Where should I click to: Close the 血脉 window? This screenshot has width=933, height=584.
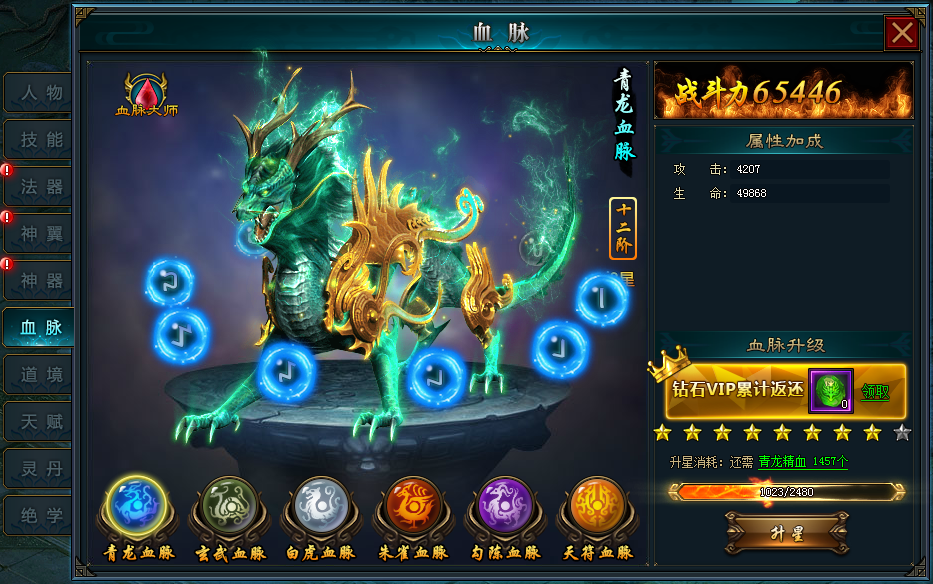(902, 33)
